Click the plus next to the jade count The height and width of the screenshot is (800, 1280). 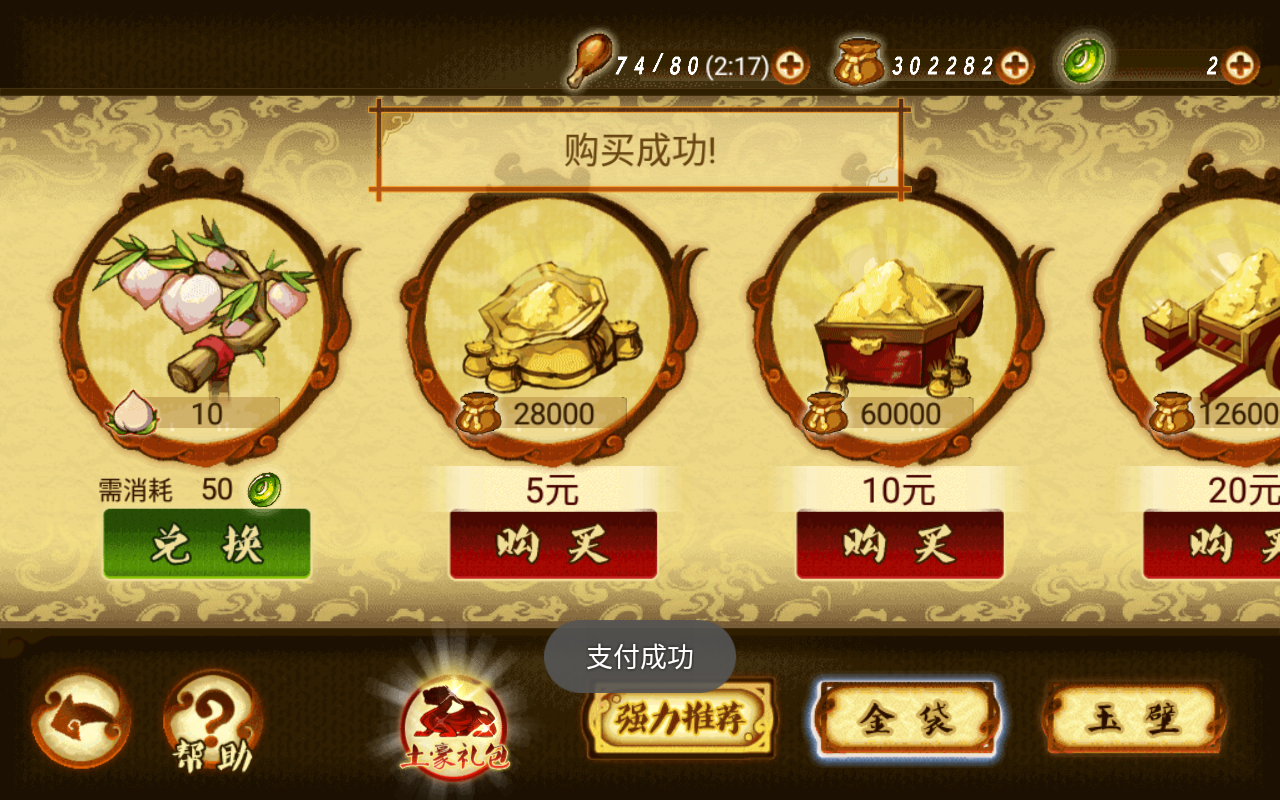click(1241, 64)
